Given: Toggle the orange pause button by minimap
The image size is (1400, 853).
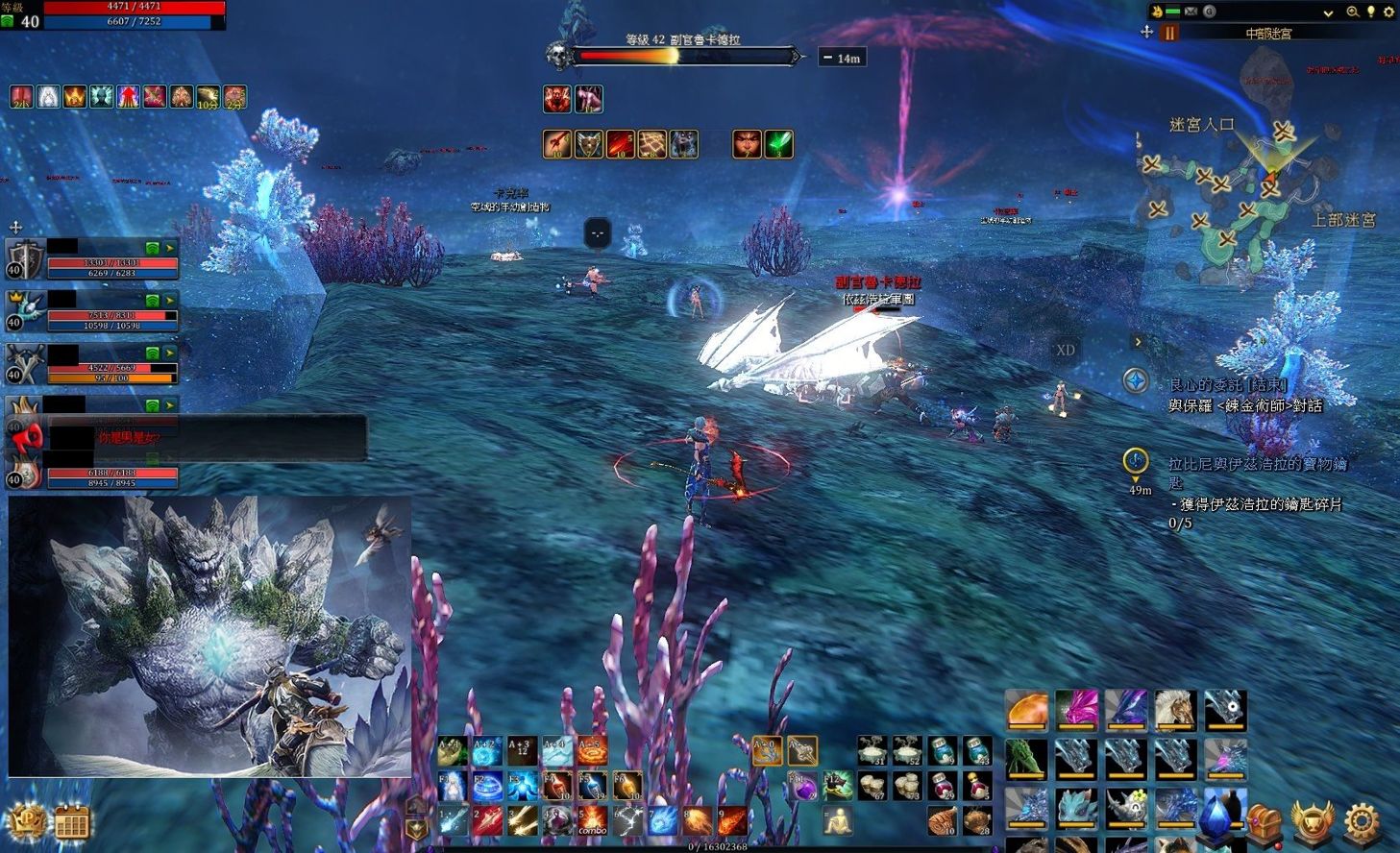Looking at the screenshot, I should tap(1169, 33).
